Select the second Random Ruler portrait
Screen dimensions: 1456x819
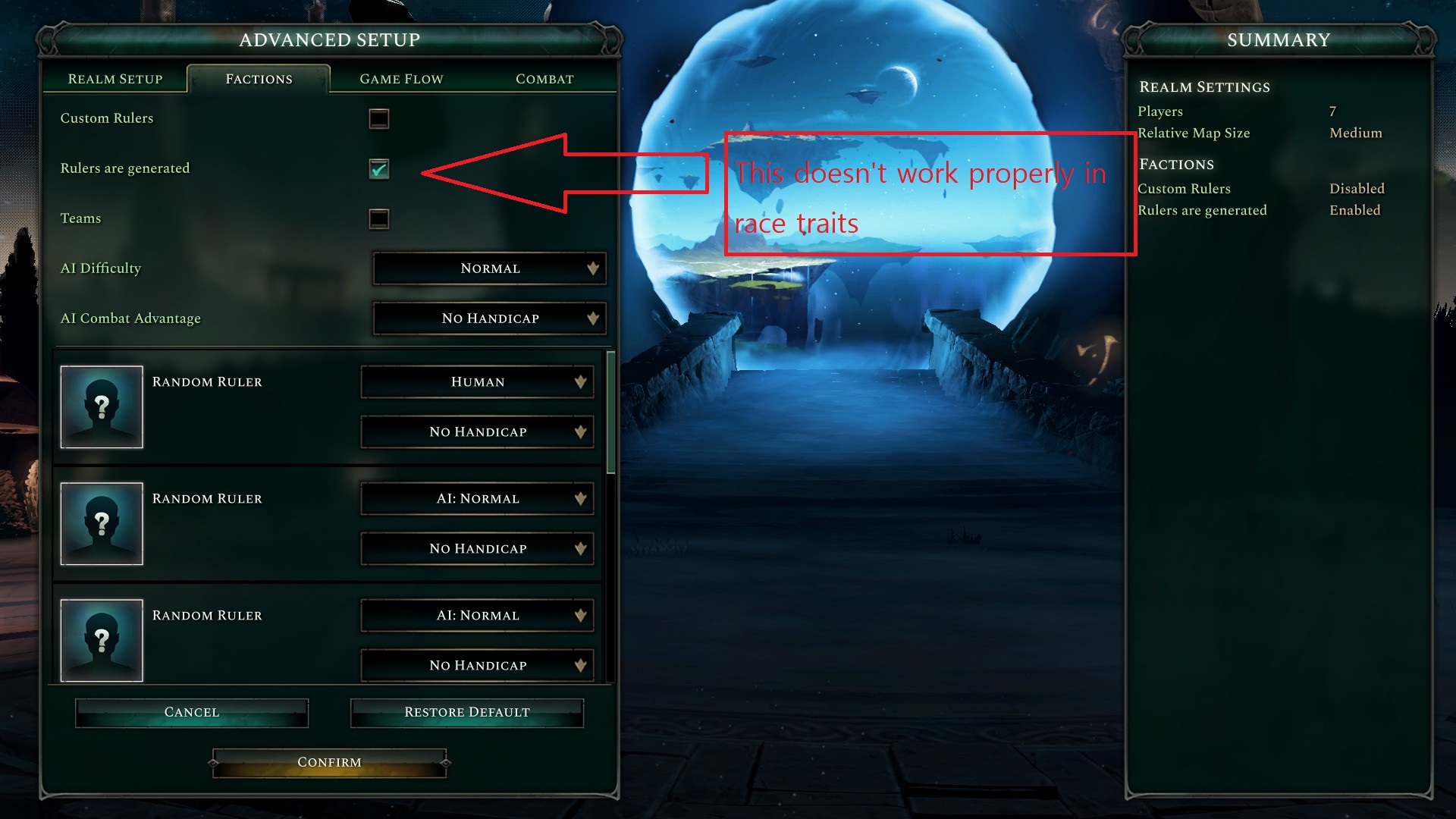[102, 523]
